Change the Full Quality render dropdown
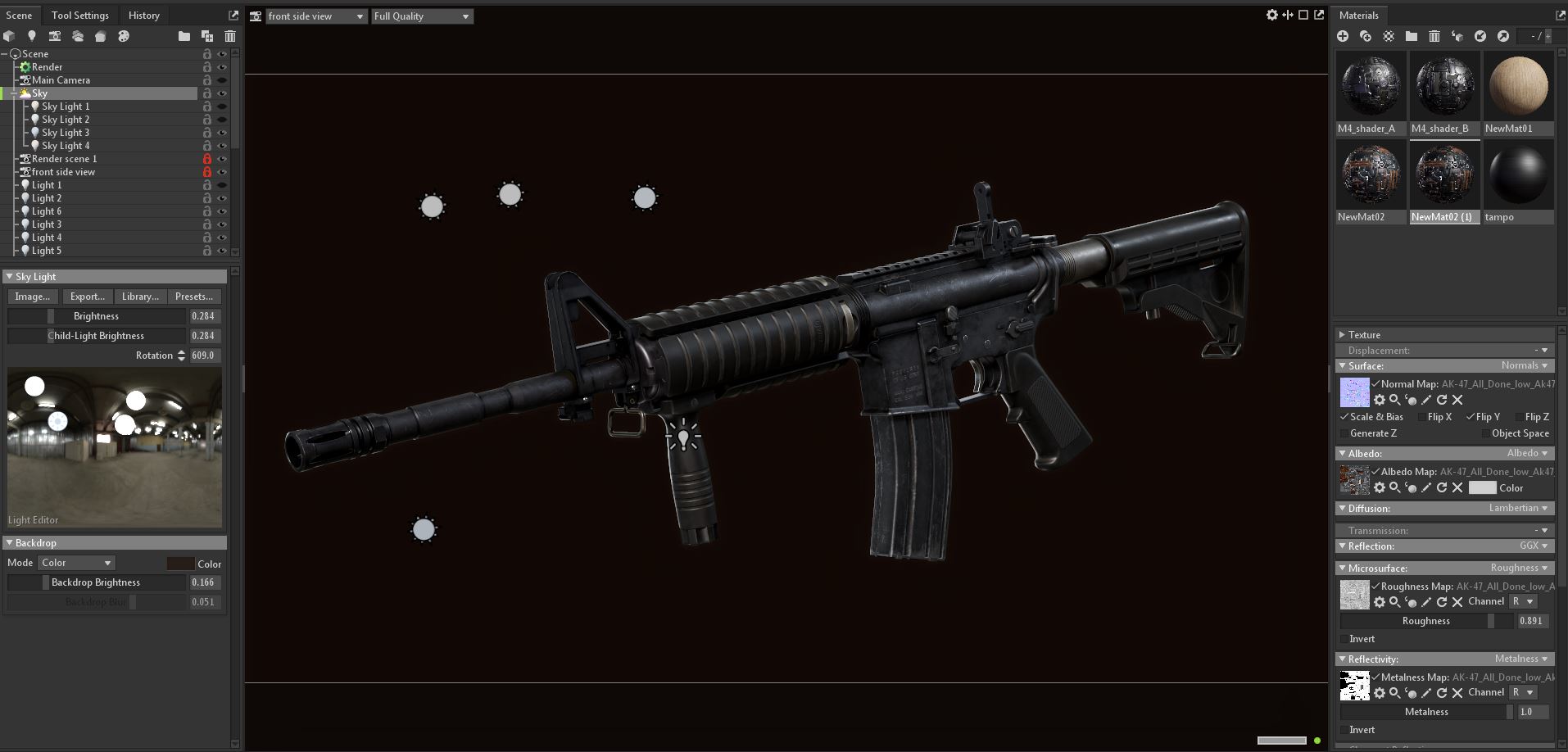The height and width of the screenshot is (752, 1568). pos(422,16)
